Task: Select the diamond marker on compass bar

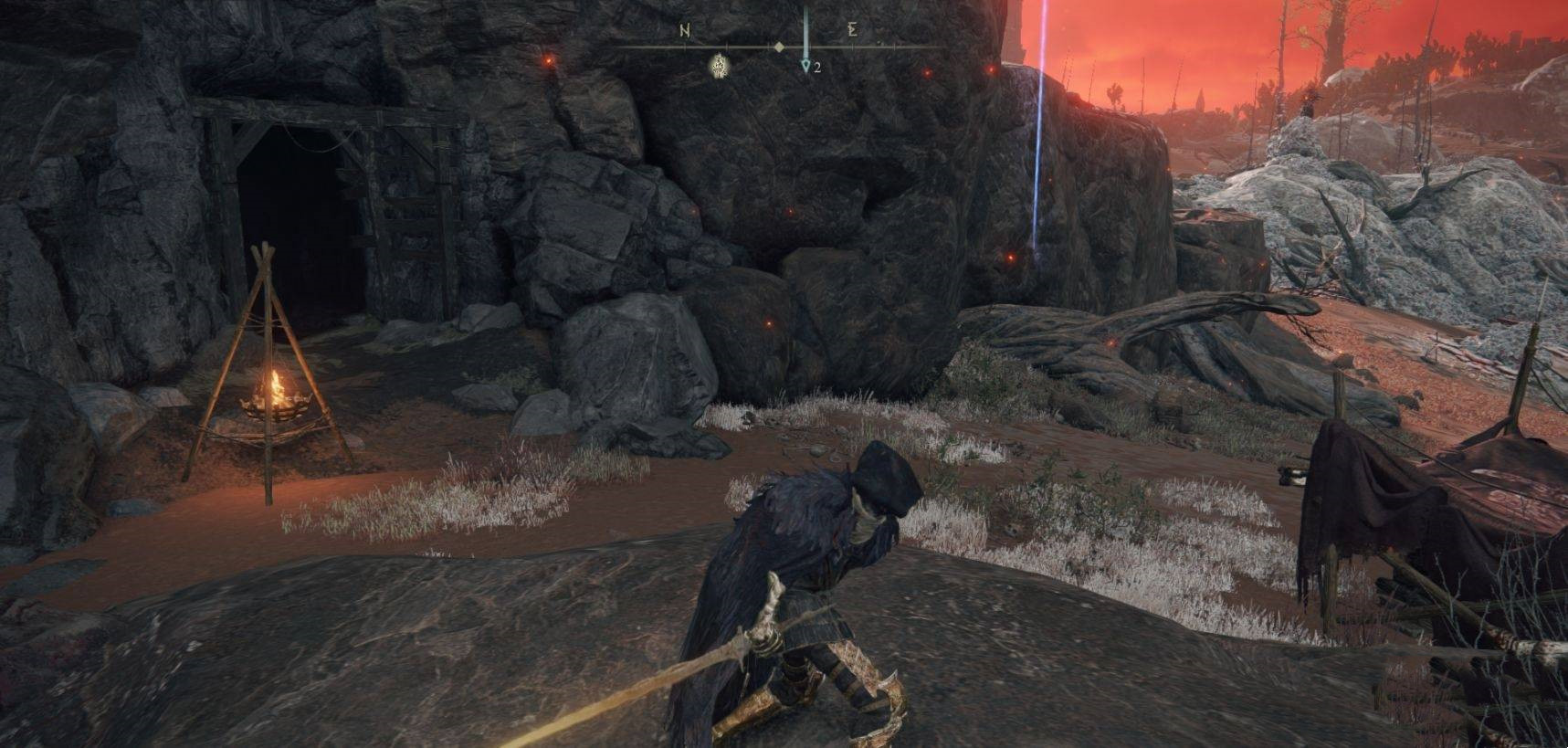Action: coord(778,47)
